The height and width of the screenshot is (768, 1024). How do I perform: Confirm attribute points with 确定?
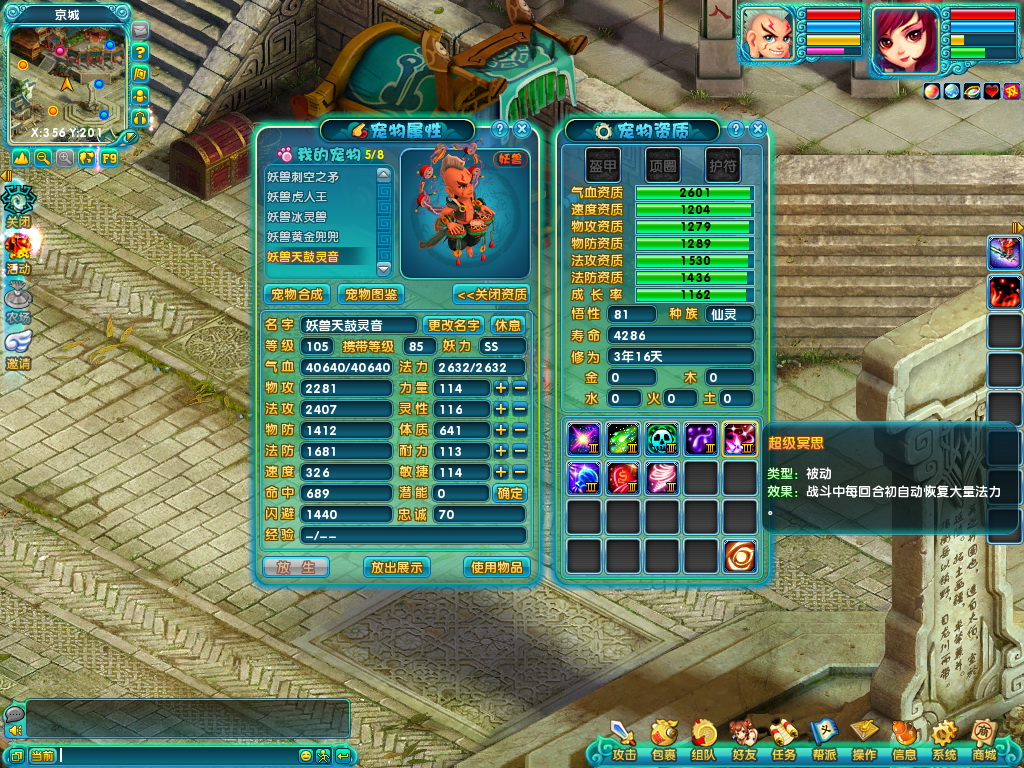pyautogui.click(x=510, y=493)
